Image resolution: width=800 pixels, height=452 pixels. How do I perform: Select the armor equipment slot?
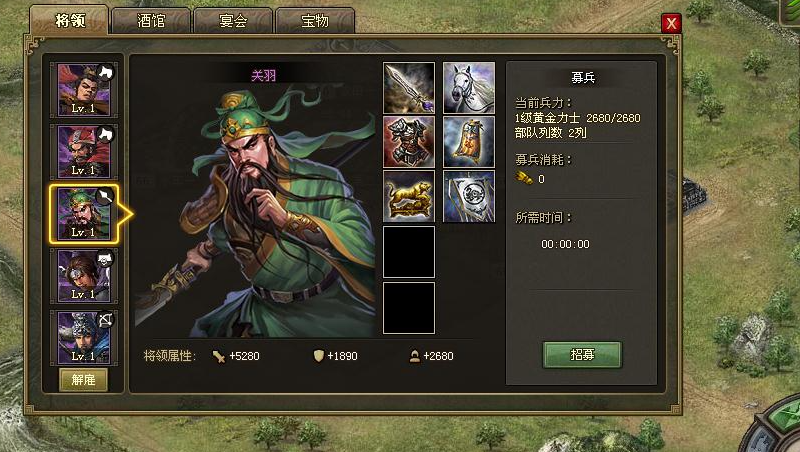click(x=409, y=142)
